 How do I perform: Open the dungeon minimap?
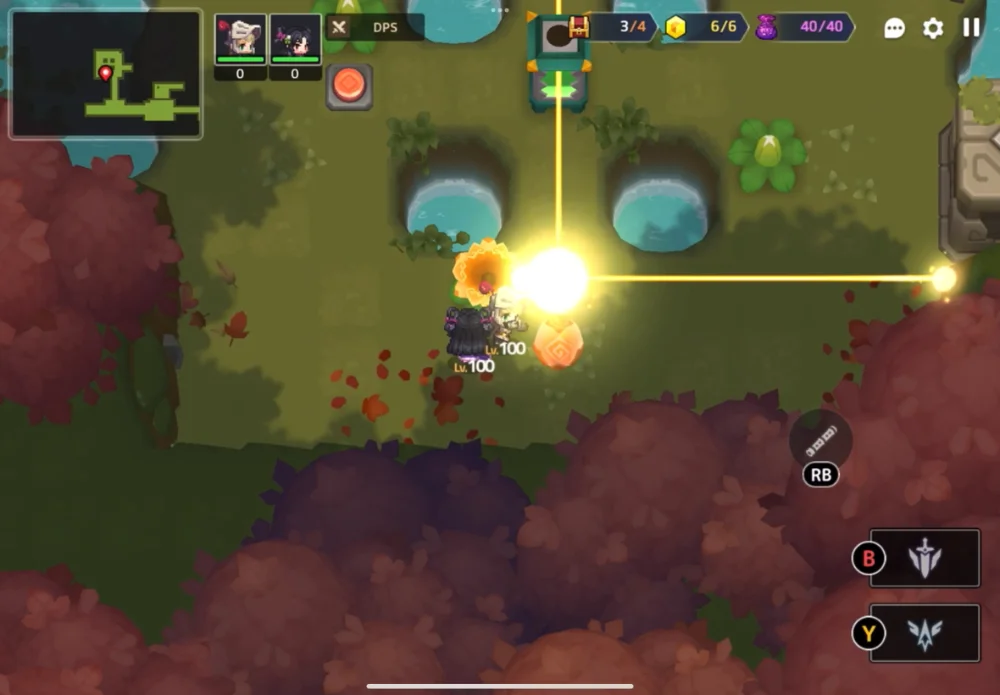(106, 75)
